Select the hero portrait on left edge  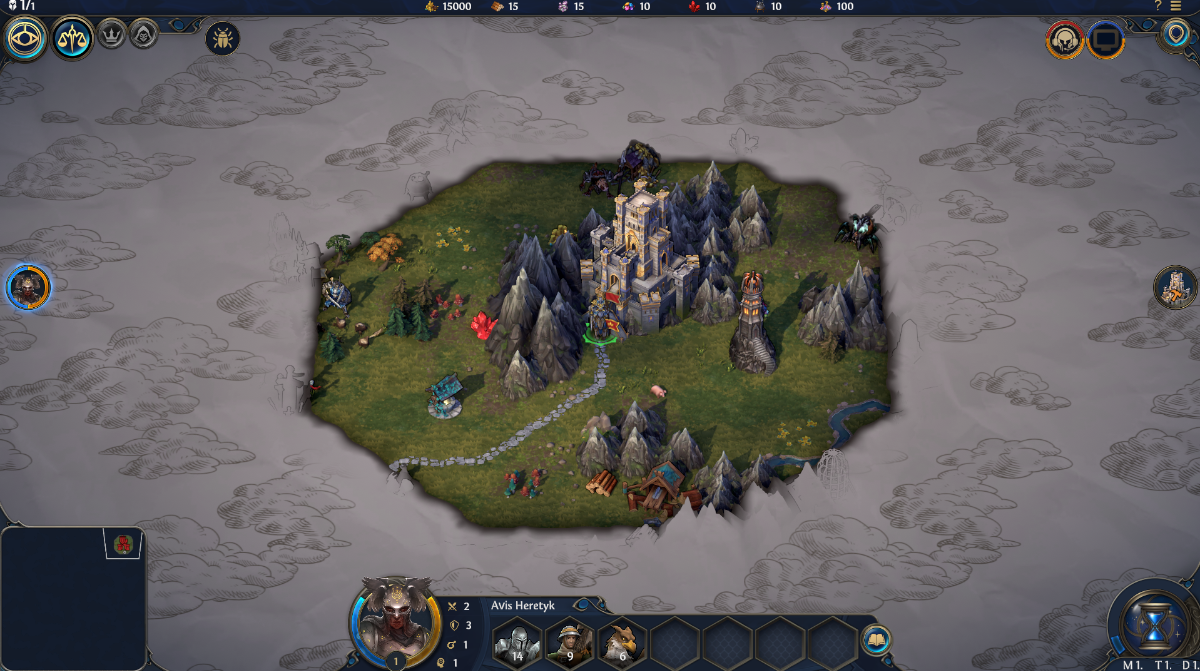pos(27,288)
